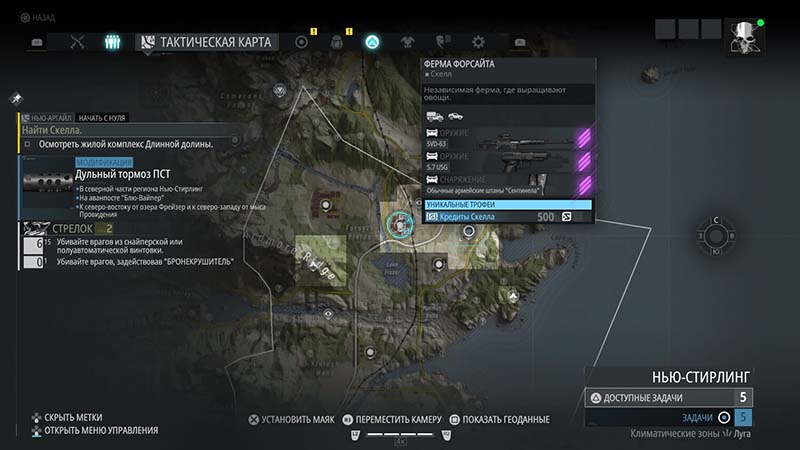
Task: Open the PST muzzle brake modification entry
Action: point(130,174)
